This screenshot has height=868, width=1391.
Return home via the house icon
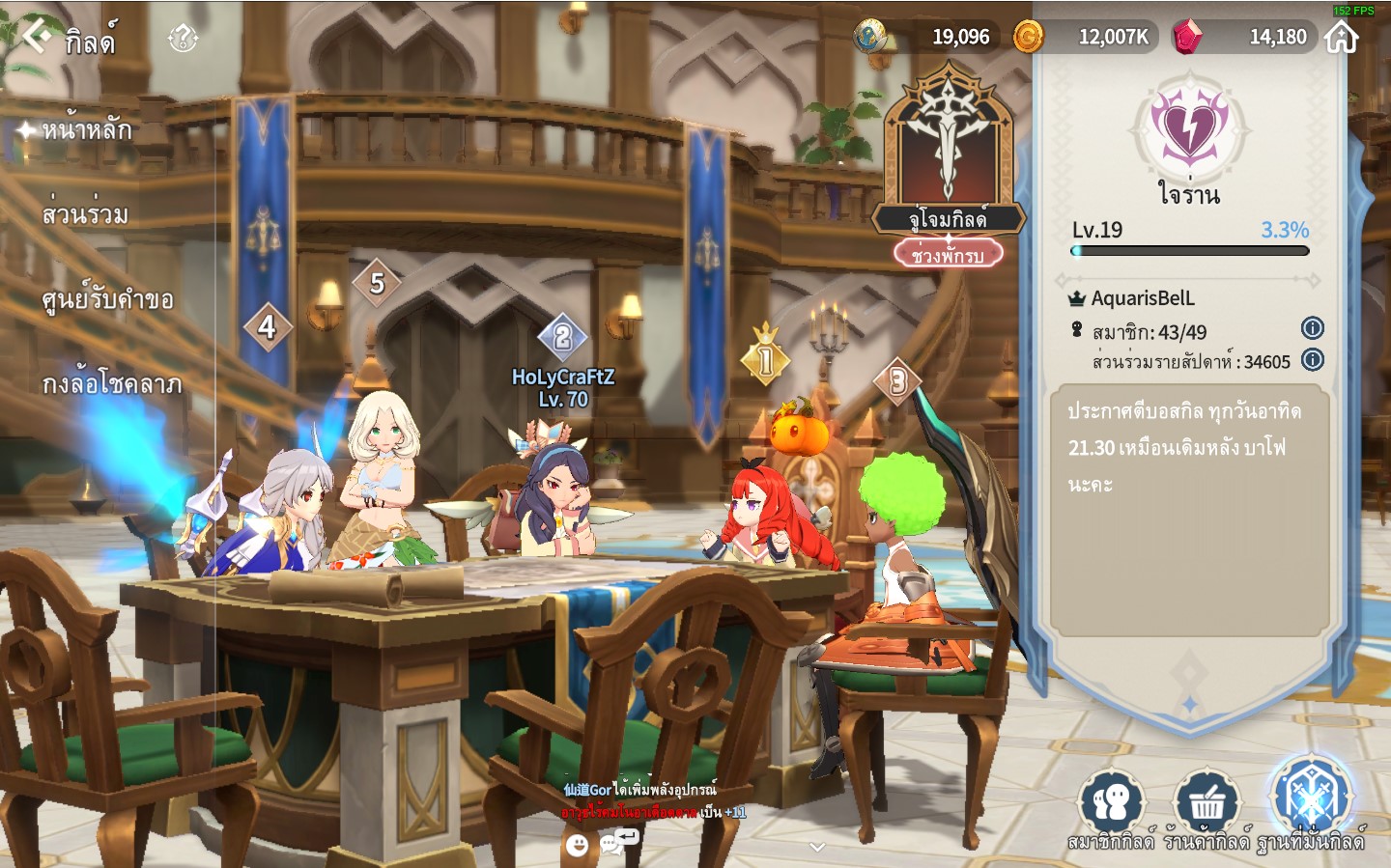pos(1342,38)
